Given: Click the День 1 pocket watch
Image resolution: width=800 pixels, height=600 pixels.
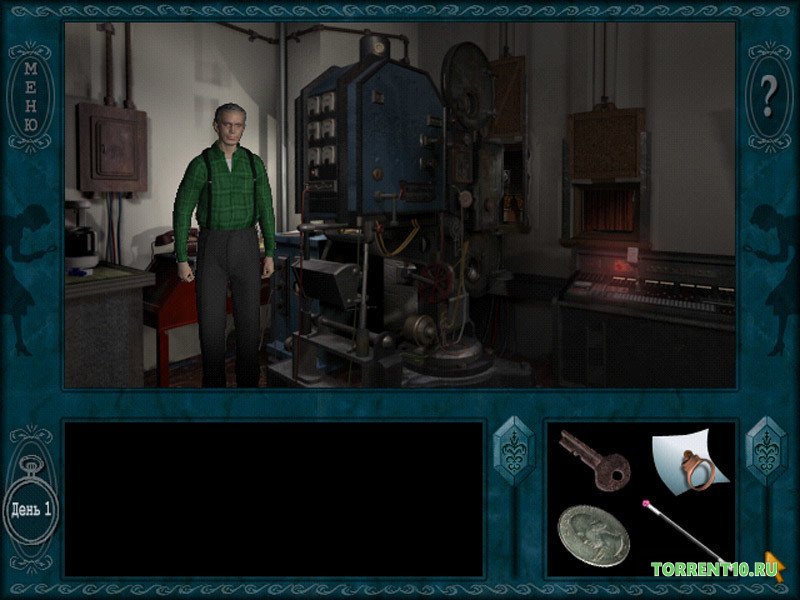Looking at the screenshot, I should point(31,508).
